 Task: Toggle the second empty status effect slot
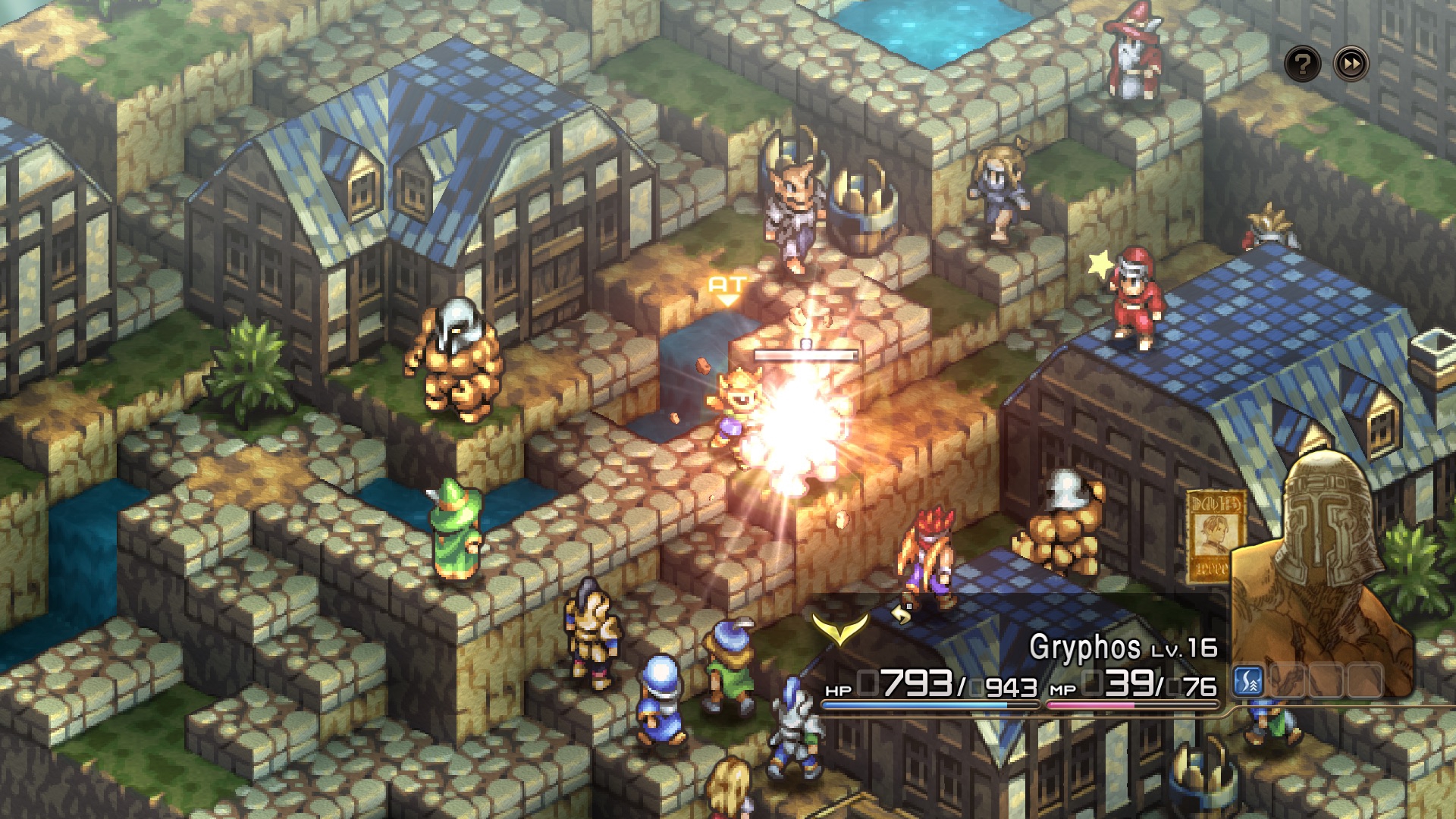(1326, 682)
